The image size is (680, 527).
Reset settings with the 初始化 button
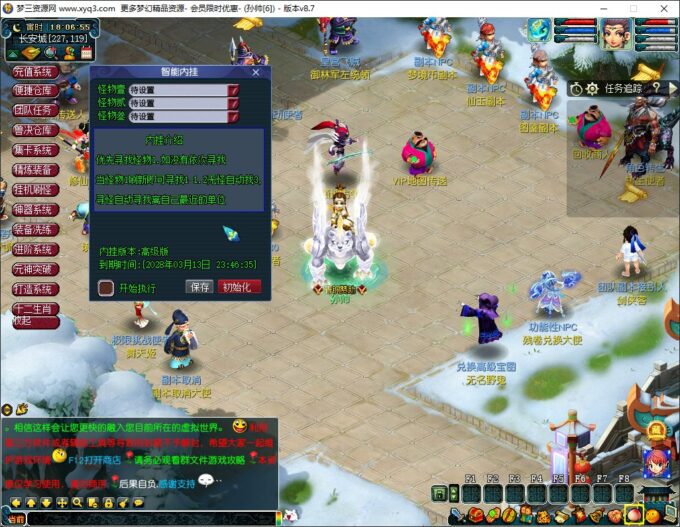240,287
